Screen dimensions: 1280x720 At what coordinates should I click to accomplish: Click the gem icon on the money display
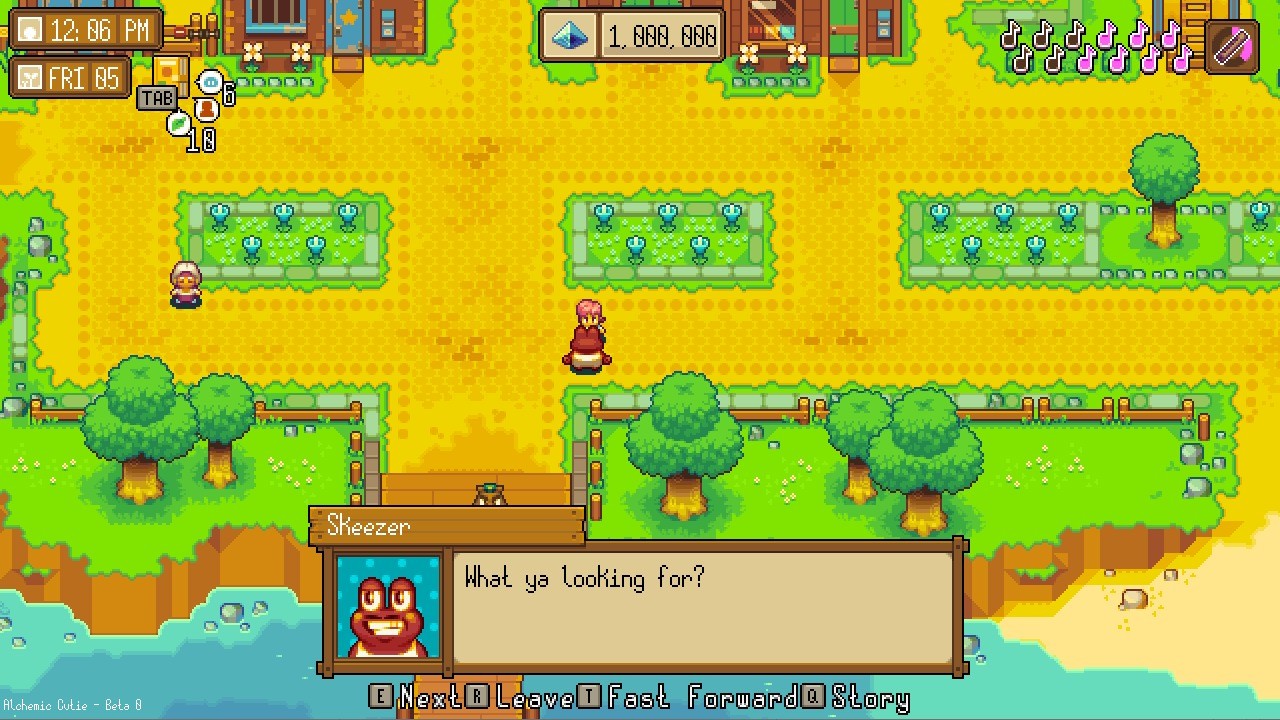568,35
